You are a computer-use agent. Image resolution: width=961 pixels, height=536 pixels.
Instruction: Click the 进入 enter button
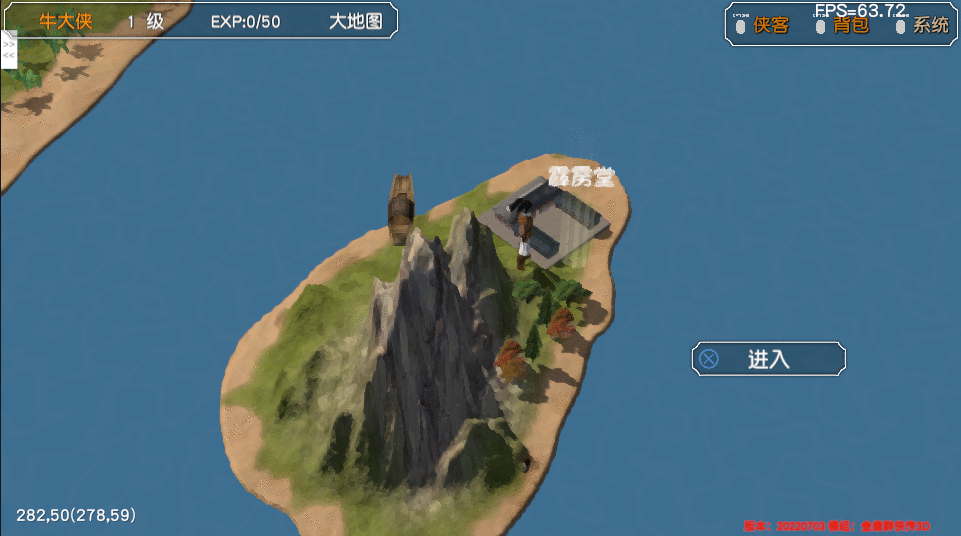click(x=768, y=359)
